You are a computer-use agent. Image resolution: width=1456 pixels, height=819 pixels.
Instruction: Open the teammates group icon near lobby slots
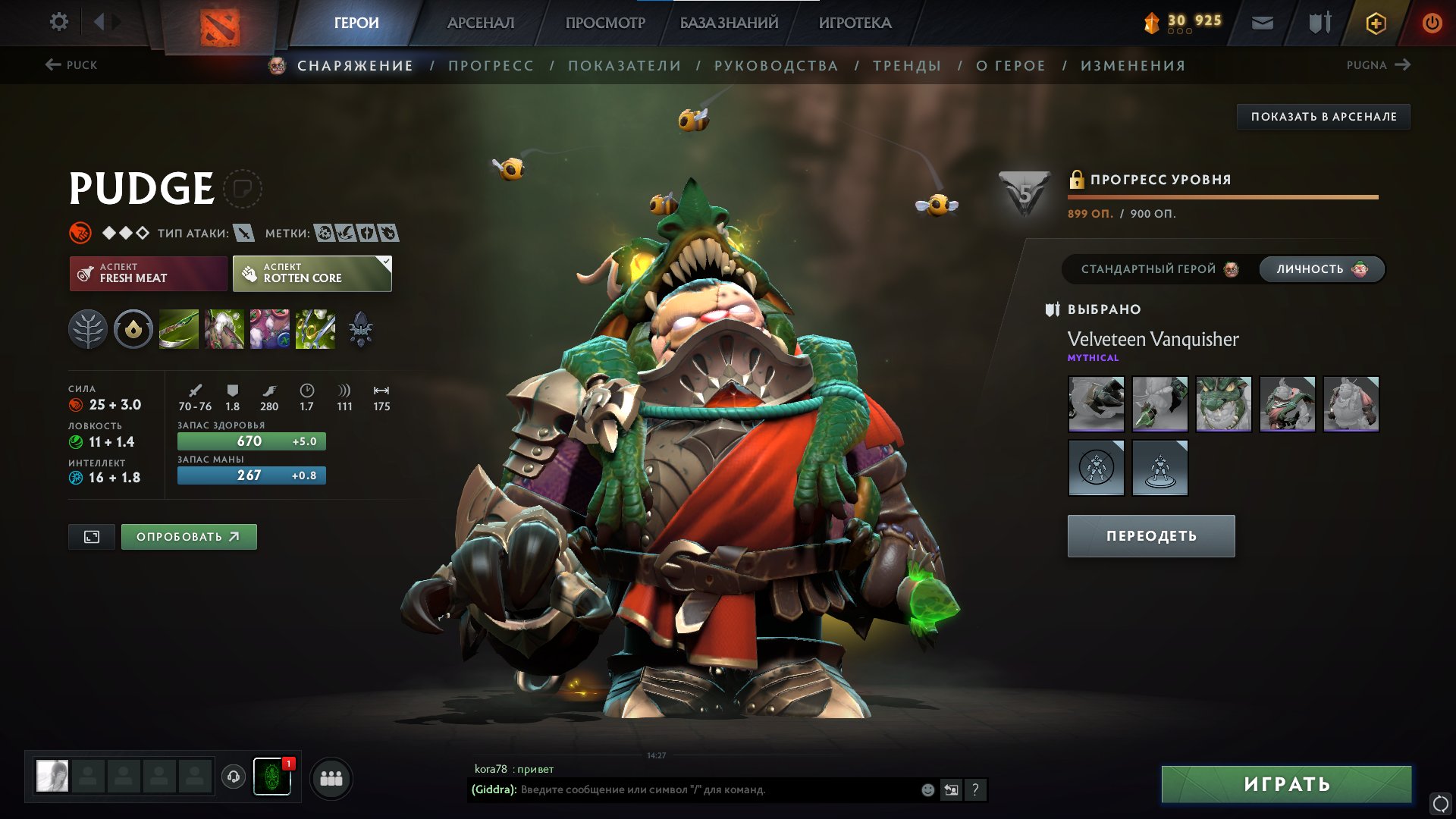pyautogui.click(x=330, y=779)
